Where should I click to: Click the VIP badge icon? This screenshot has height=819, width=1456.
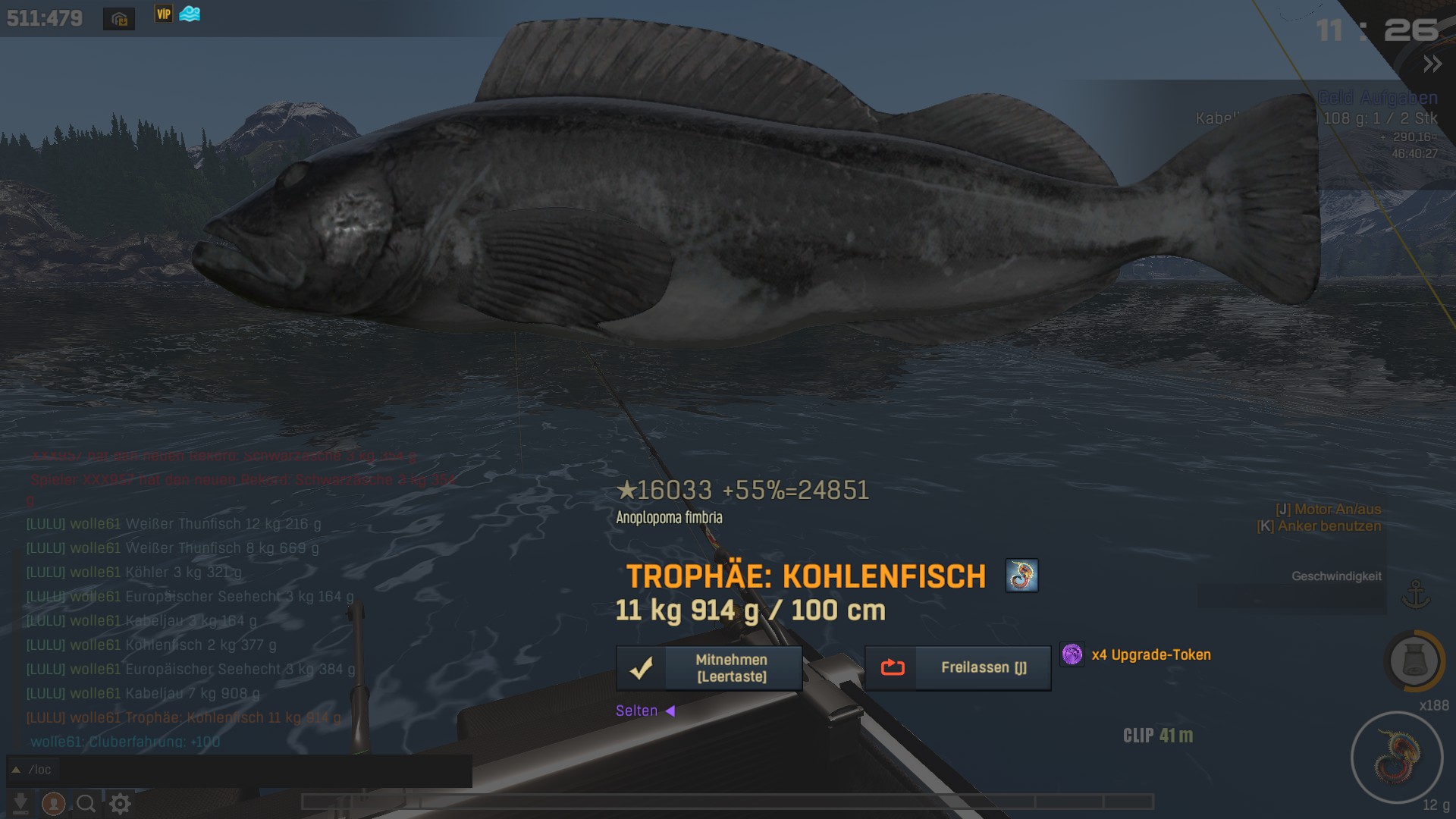click(x=164, y=14)
